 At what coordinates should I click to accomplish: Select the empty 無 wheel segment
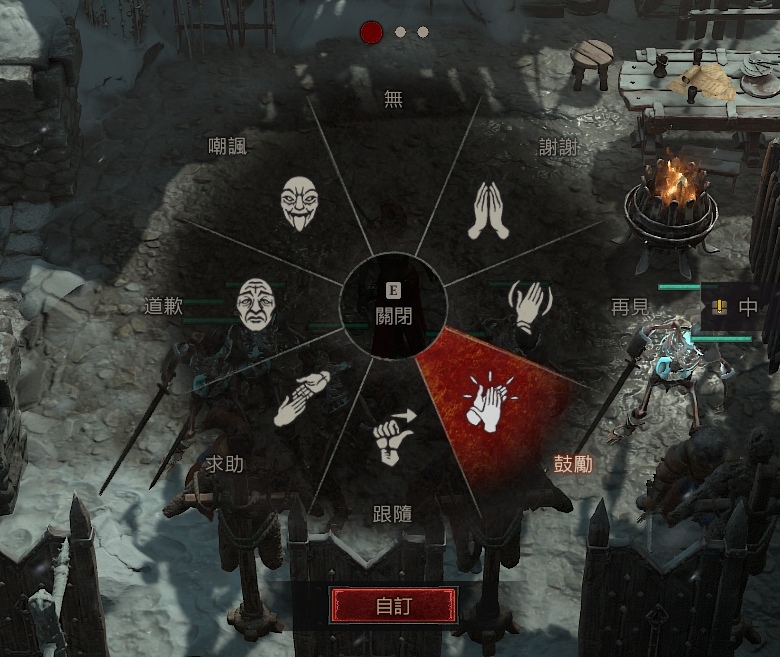tap(394, 160)
